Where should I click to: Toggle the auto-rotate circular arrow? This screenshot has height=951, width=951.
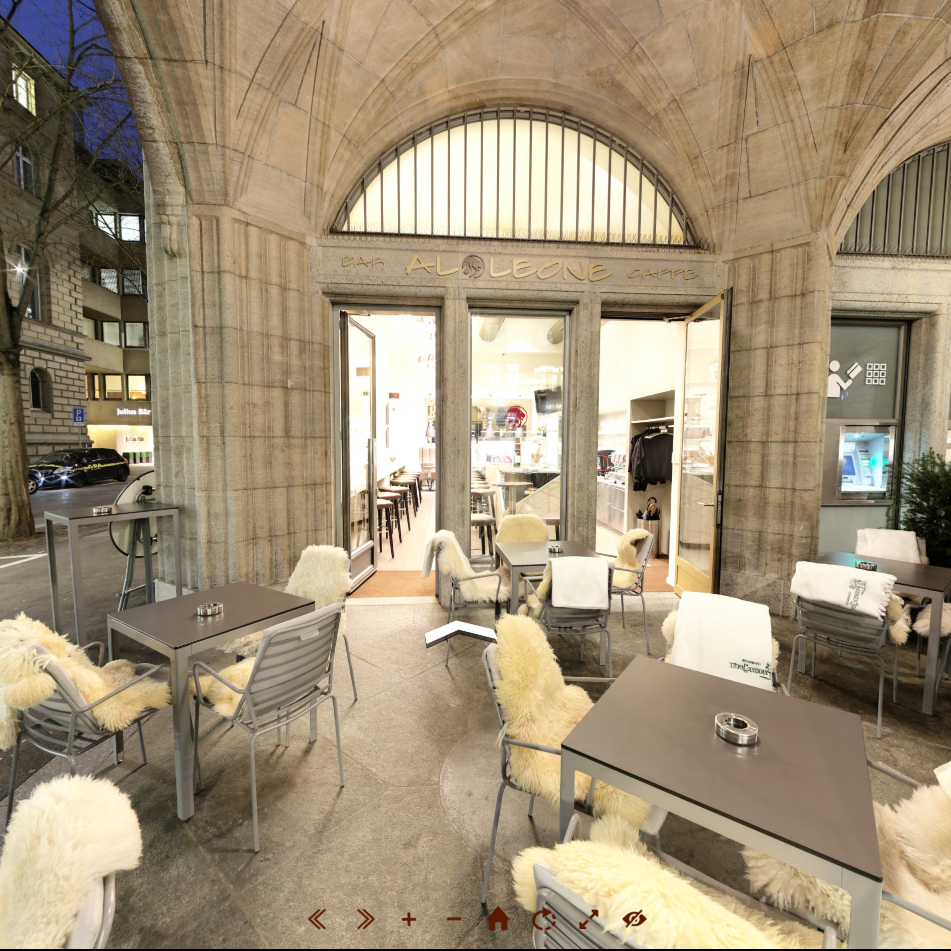[x=543, y=918]
